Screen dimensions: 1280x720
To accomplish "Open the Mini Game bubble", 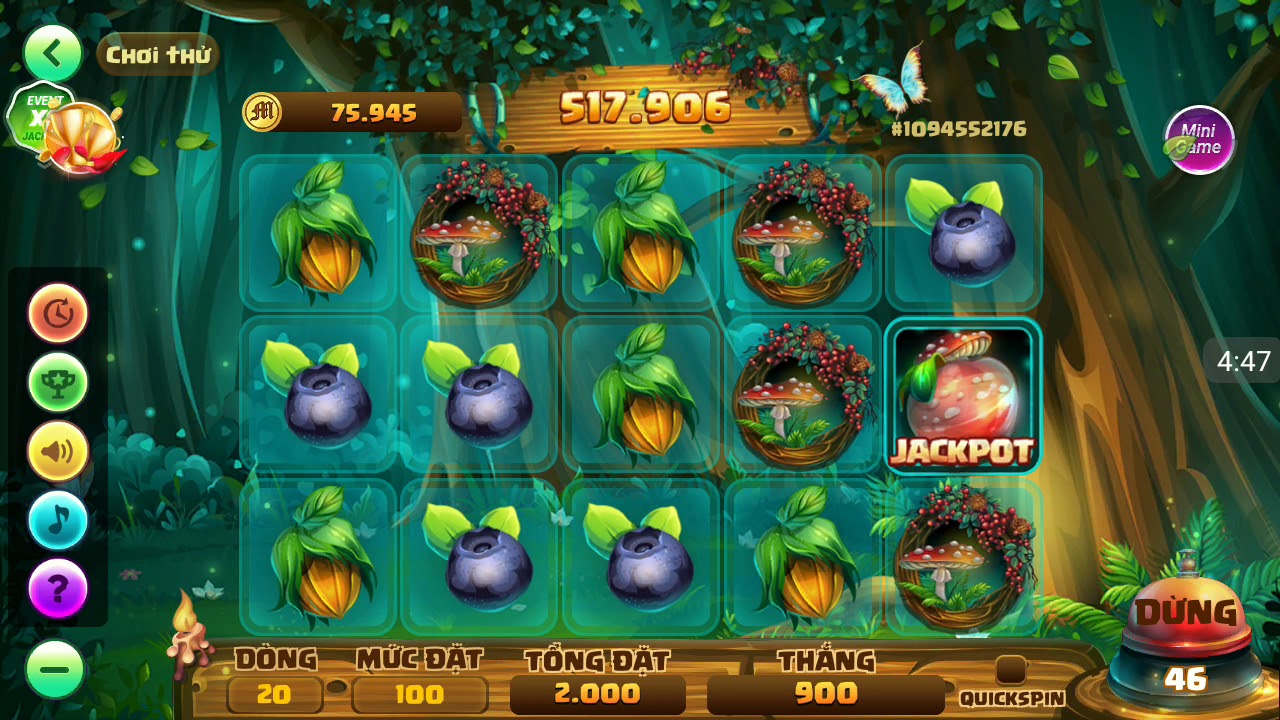I will click(x=1199, y=140).
